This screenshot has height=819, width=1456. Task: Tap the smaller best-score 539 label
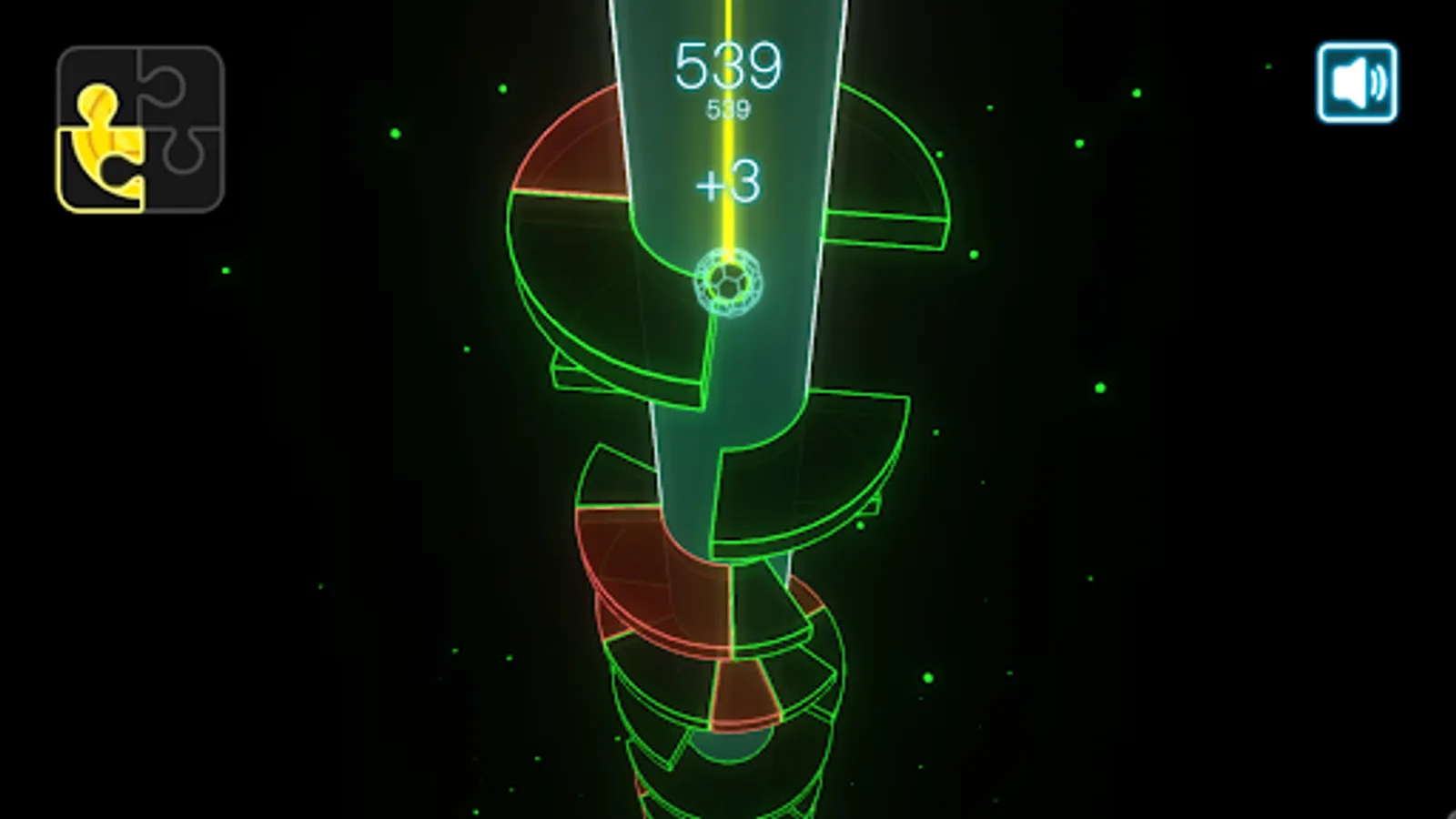coord(728,107)
